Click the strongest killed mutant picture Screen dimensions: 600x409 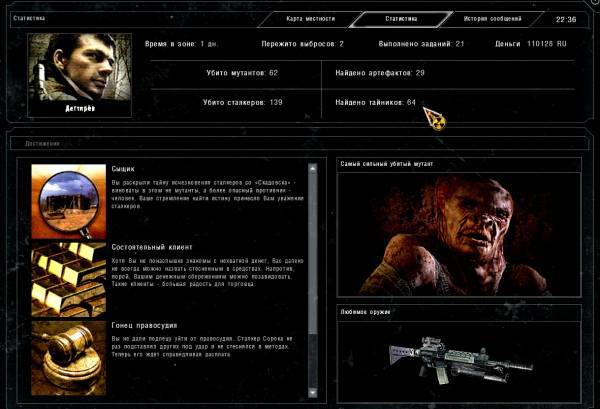(459, 230)
